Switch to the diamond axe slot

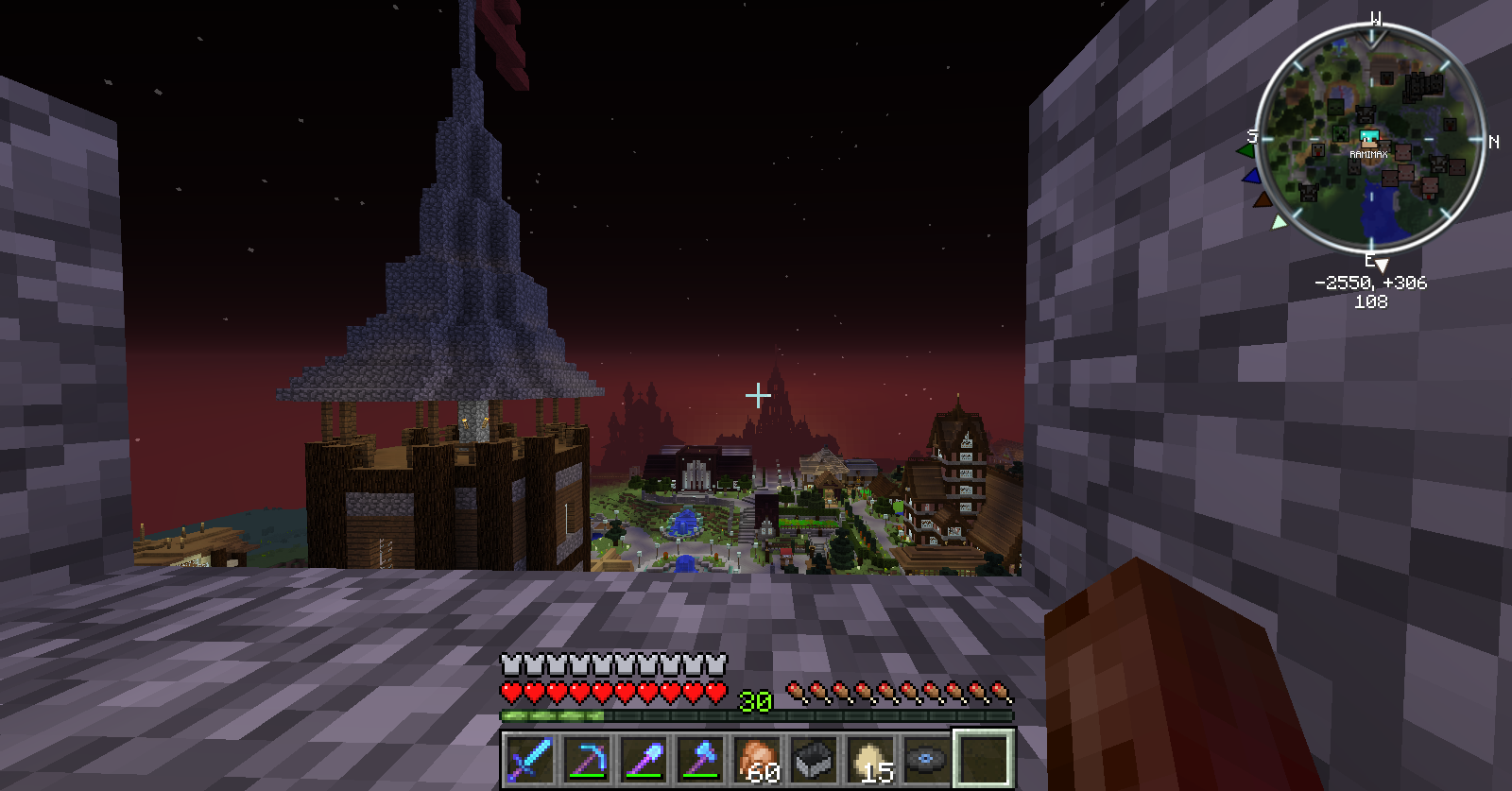tap(700, 759)
